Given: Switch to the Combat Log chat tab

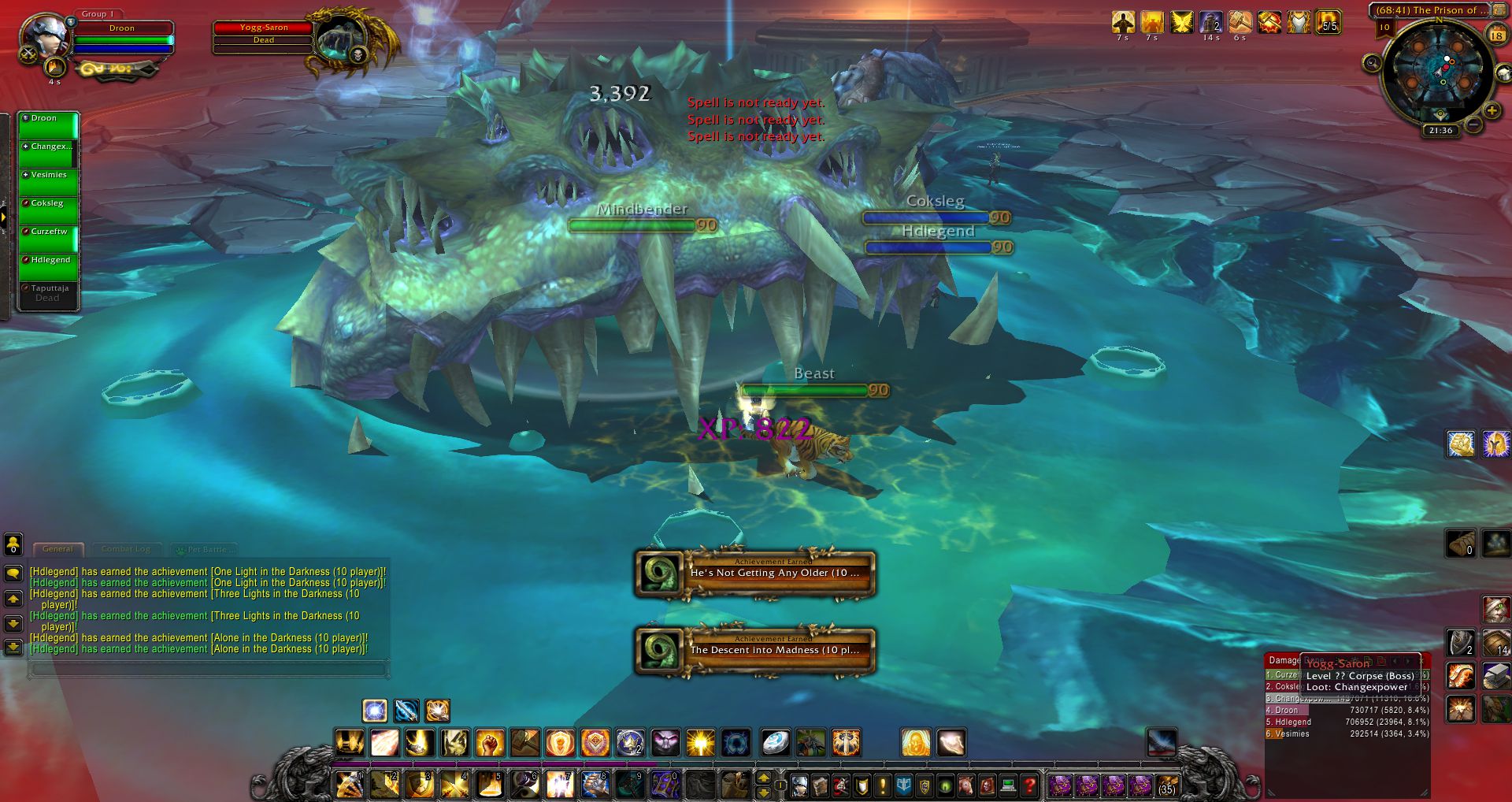Looking at the screenshot, I should click(125, 549).
